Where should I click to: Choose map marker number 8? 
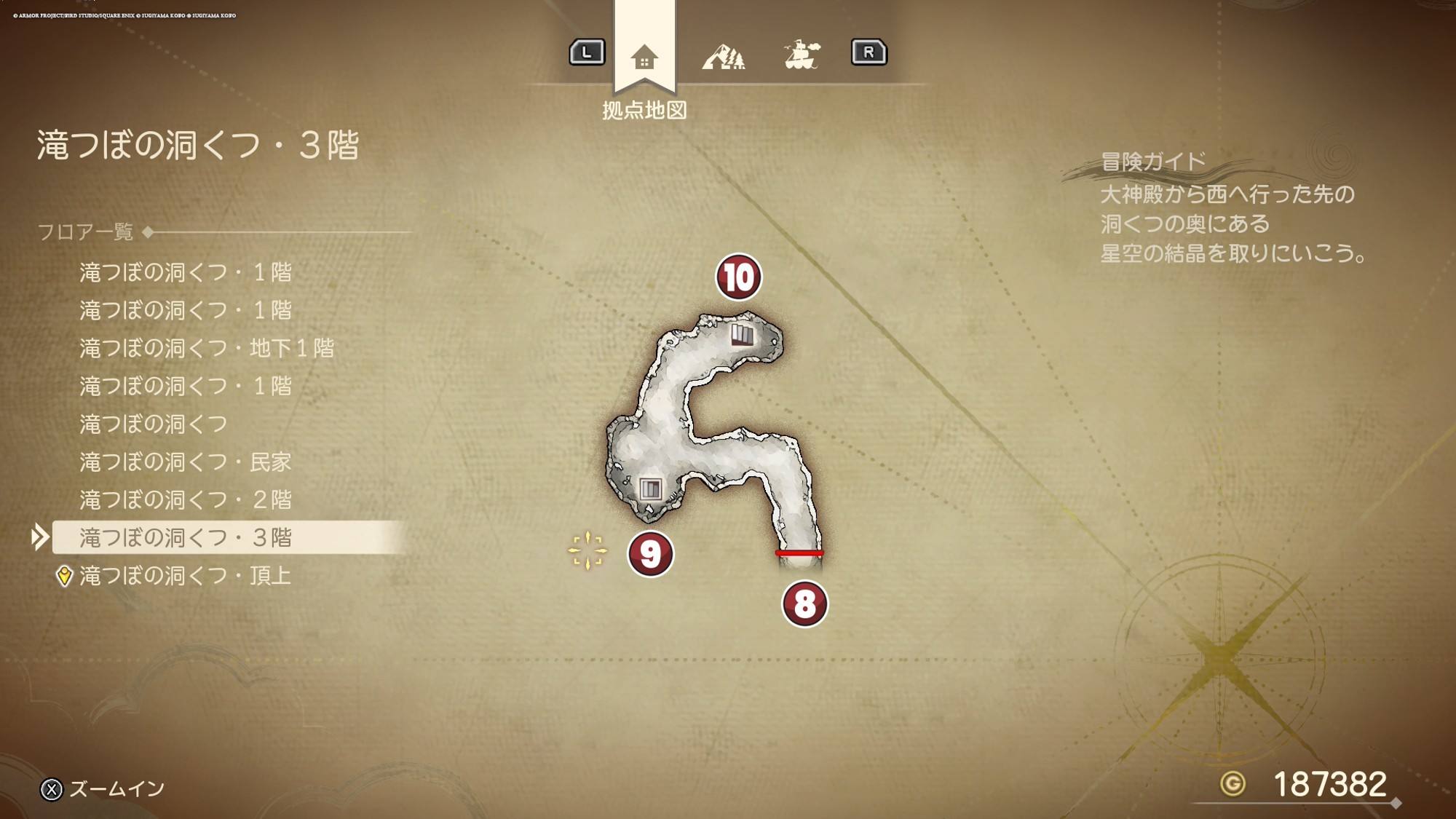coord(804,604)
